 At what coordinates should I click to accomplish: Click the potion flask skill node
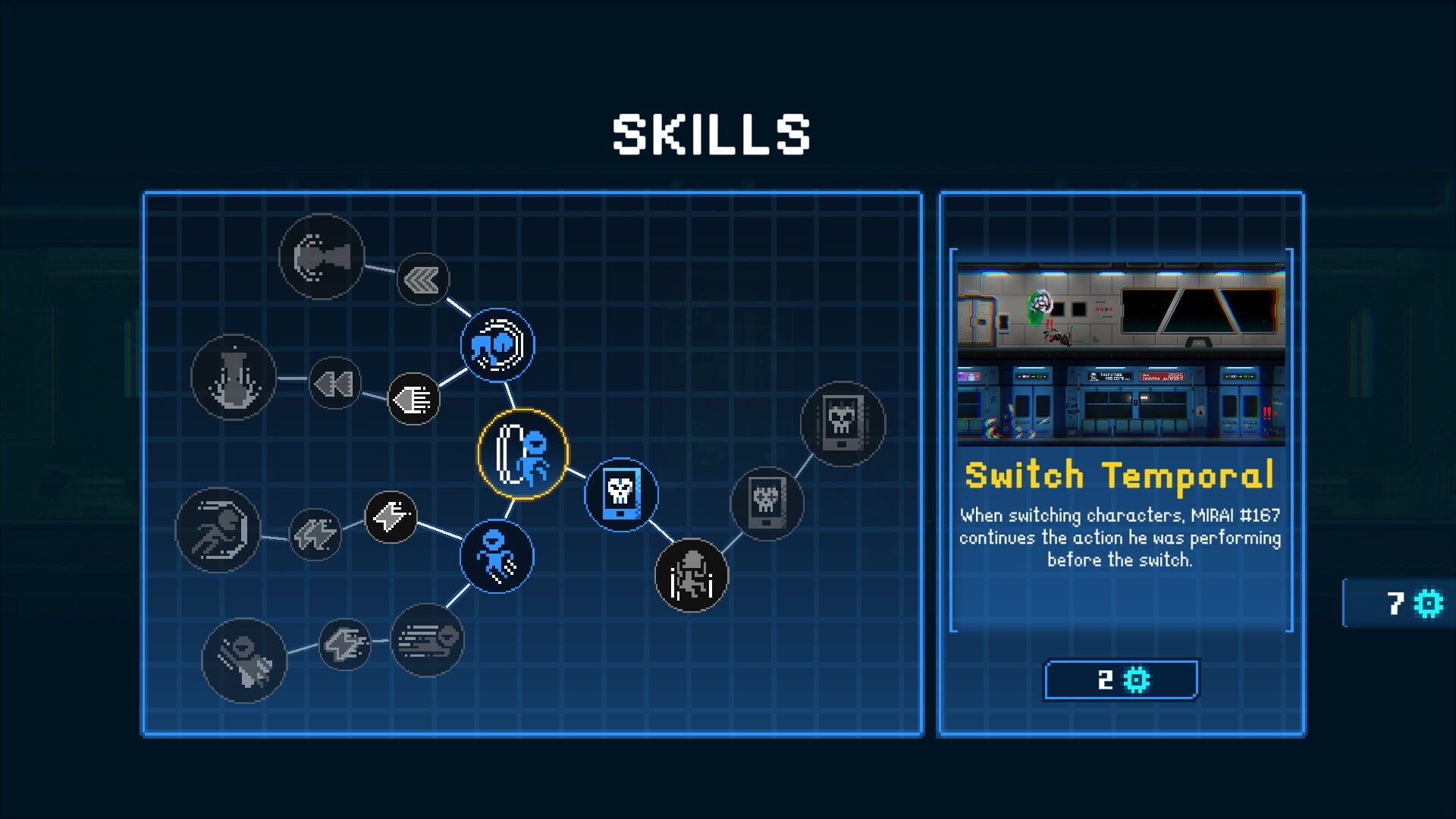(234, 377)
